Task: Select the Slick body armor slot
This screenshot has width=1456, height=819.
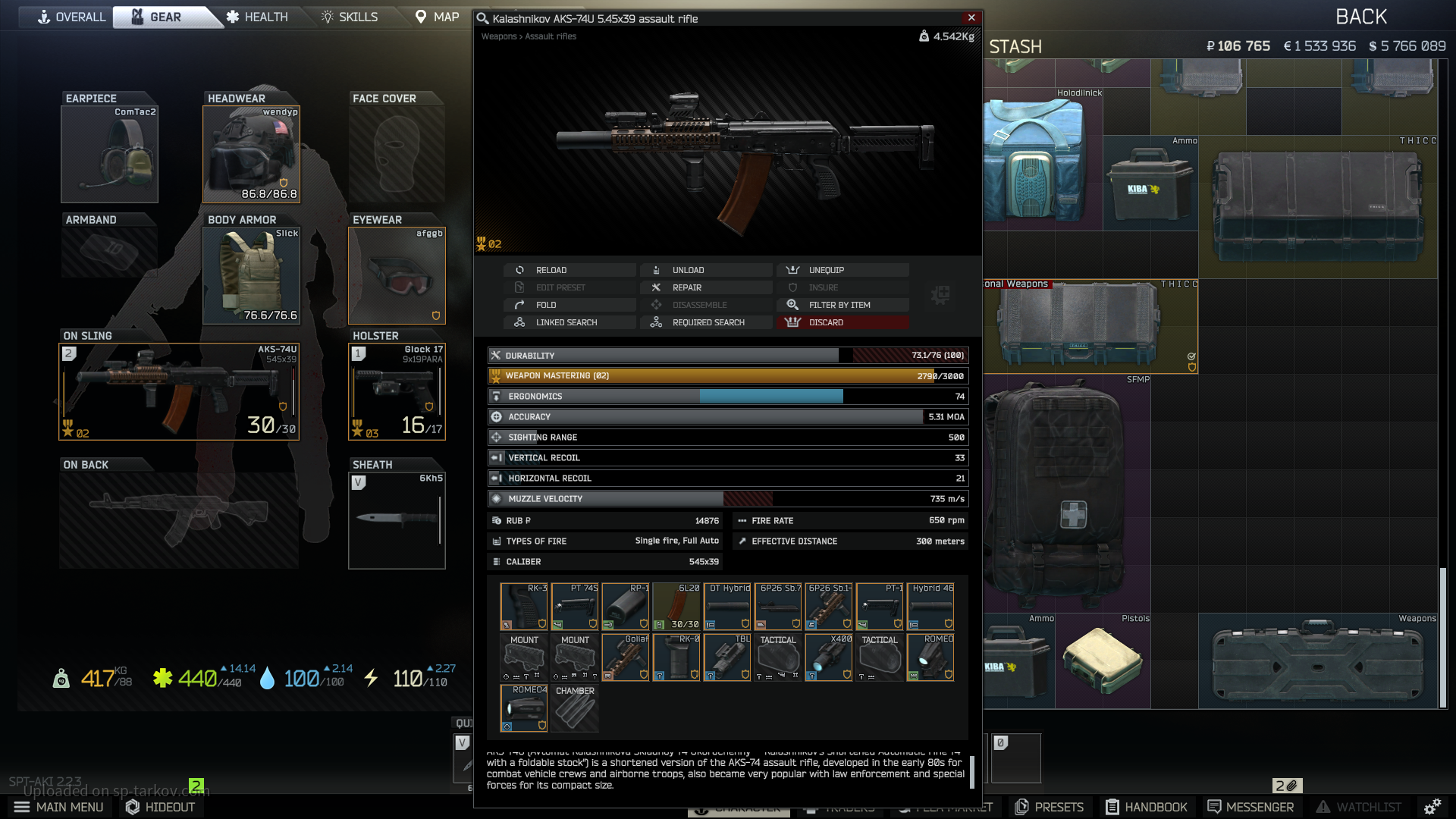Action: tap(251, 276)
